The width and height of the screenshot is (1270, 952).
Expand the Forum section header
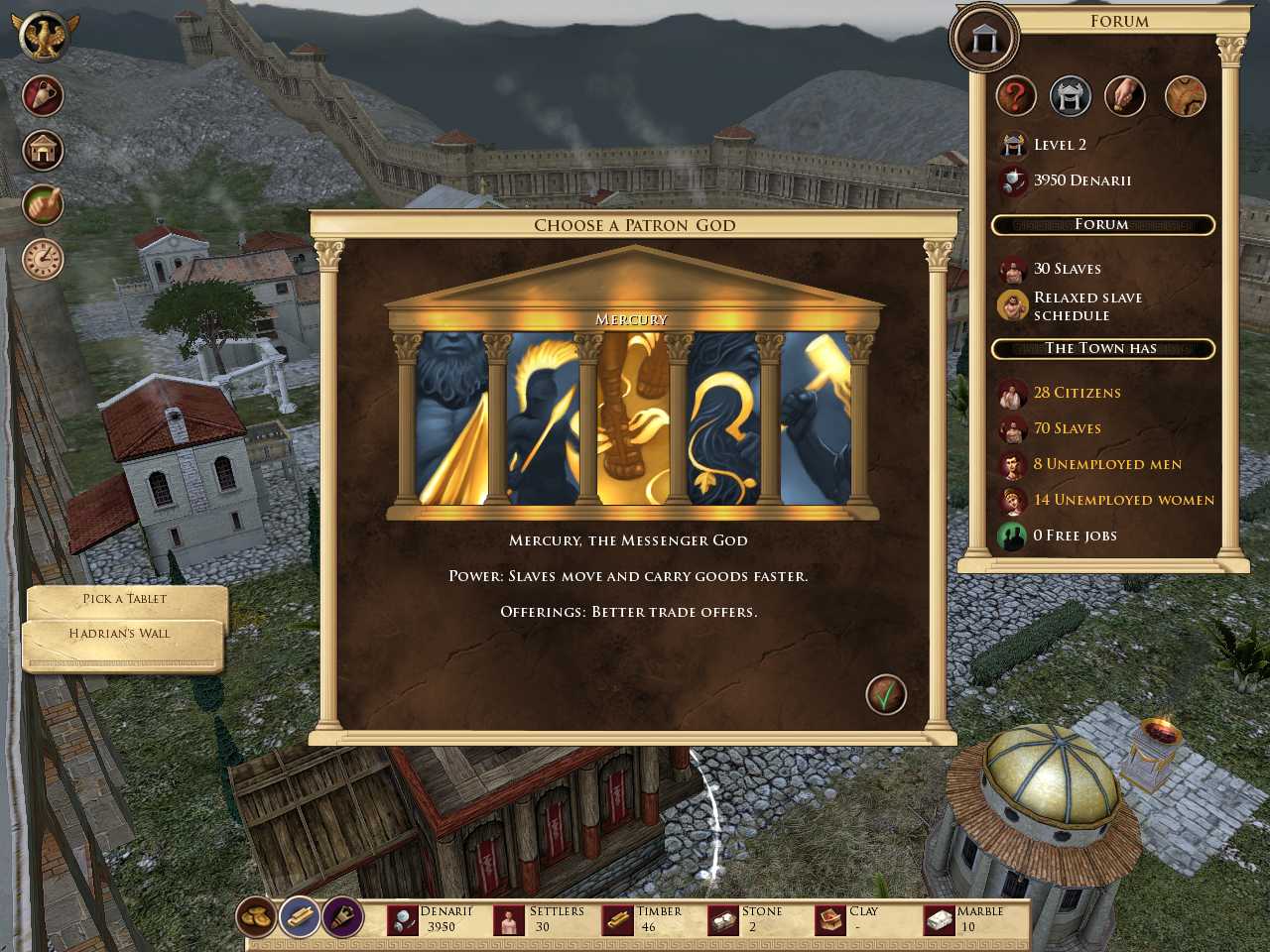click(x=1101, y=225)
